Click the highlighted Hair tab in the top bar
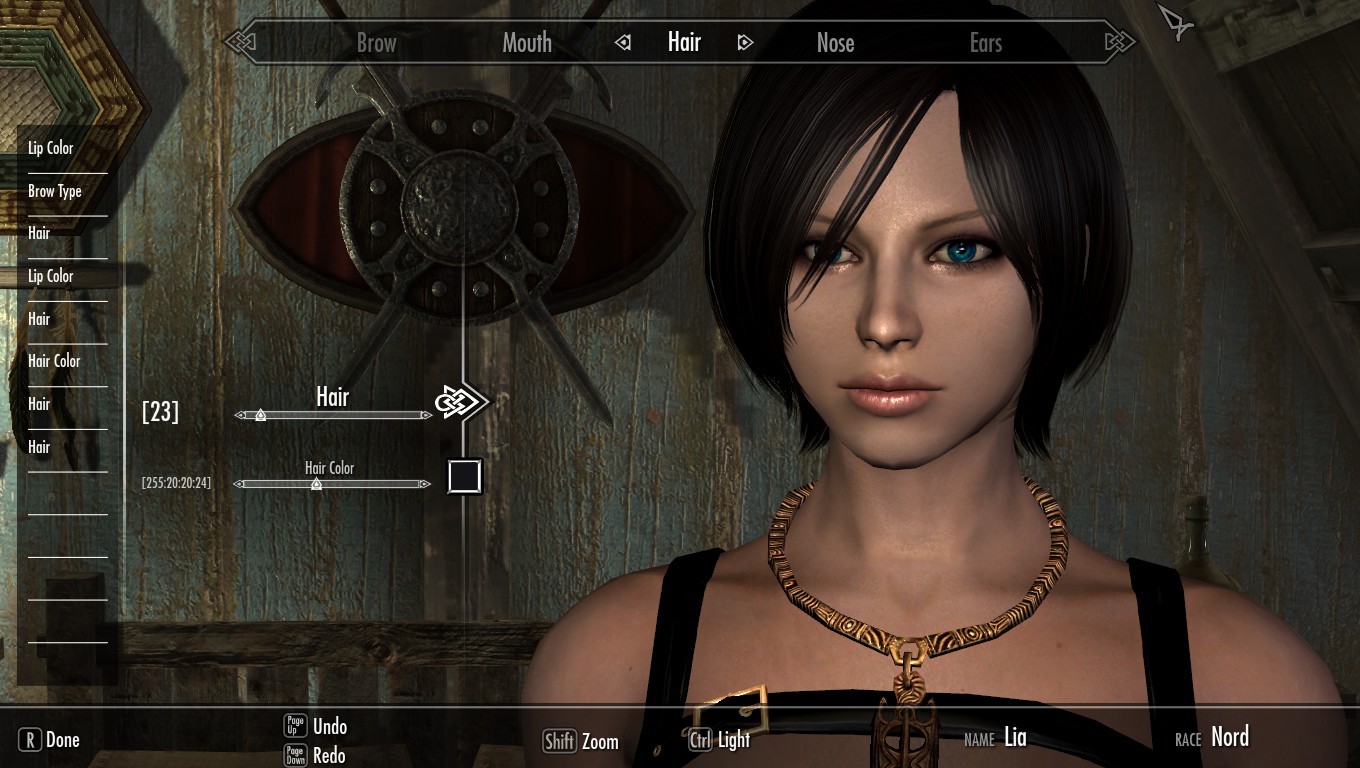 pyautogui.click(x=685, y=42)
